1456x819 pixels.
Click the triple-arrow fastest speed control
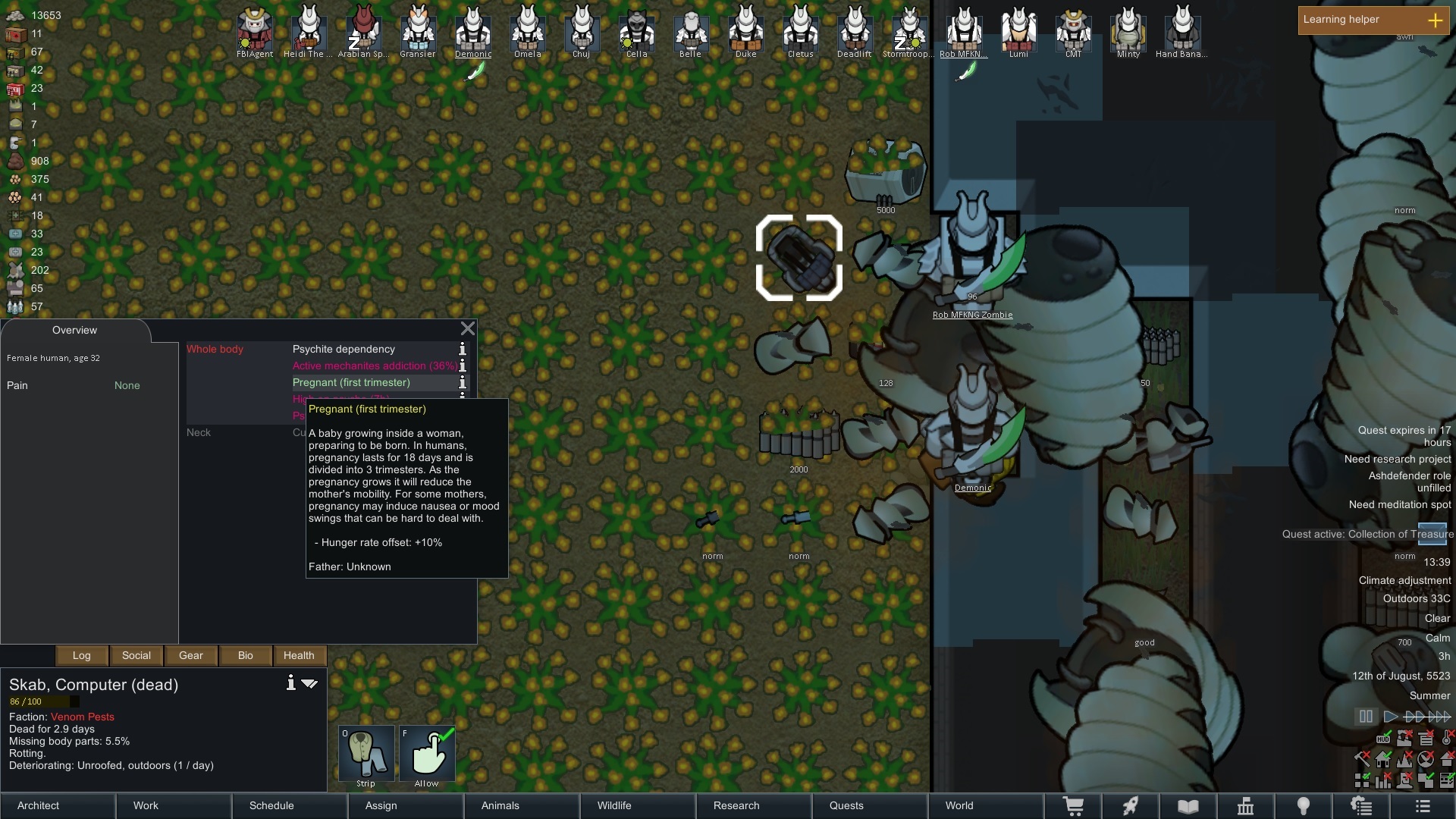1439,716
